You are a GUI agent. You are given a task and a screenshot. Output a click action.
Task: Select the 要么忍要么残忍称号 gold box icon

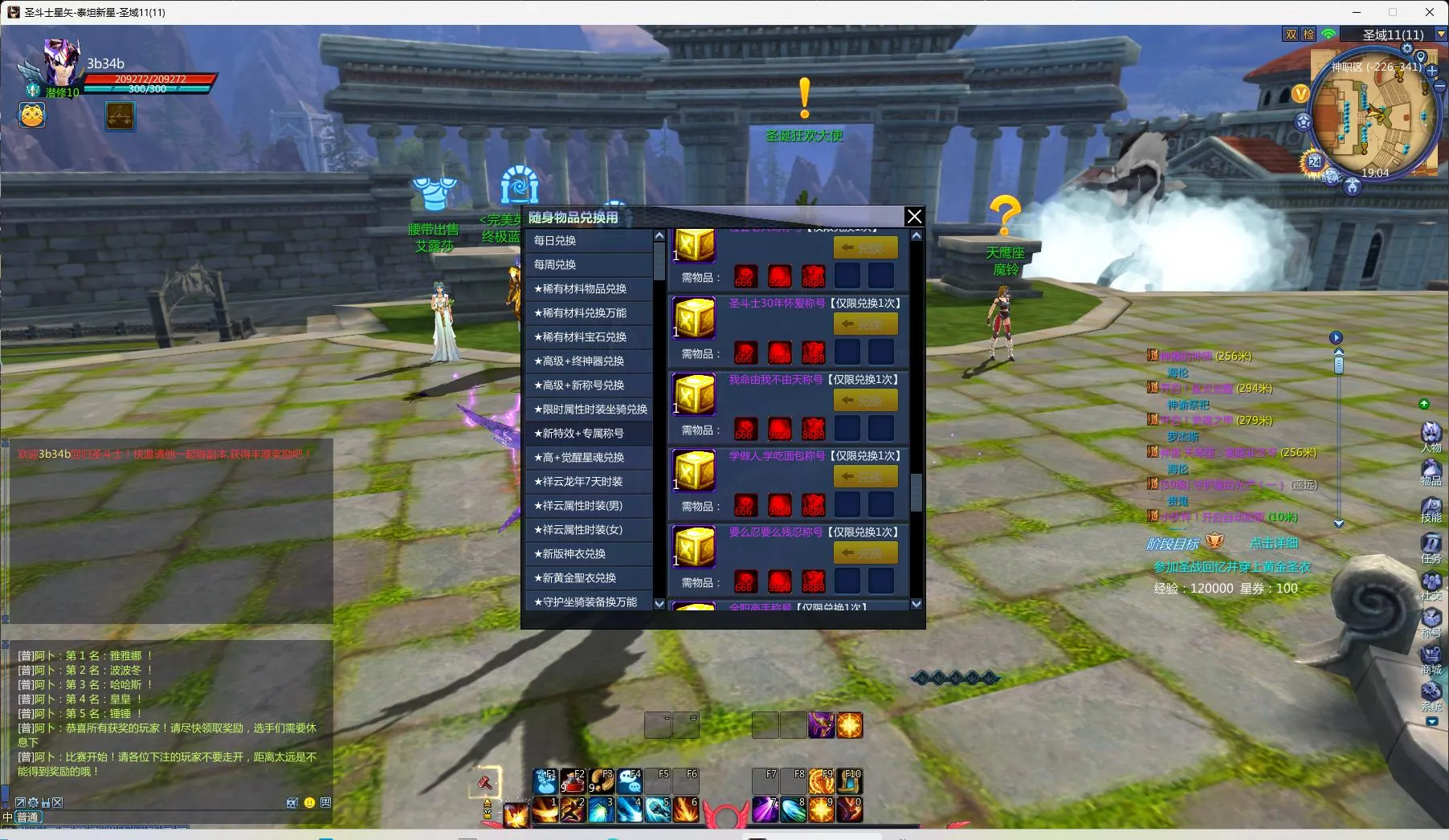coord(694,547)
